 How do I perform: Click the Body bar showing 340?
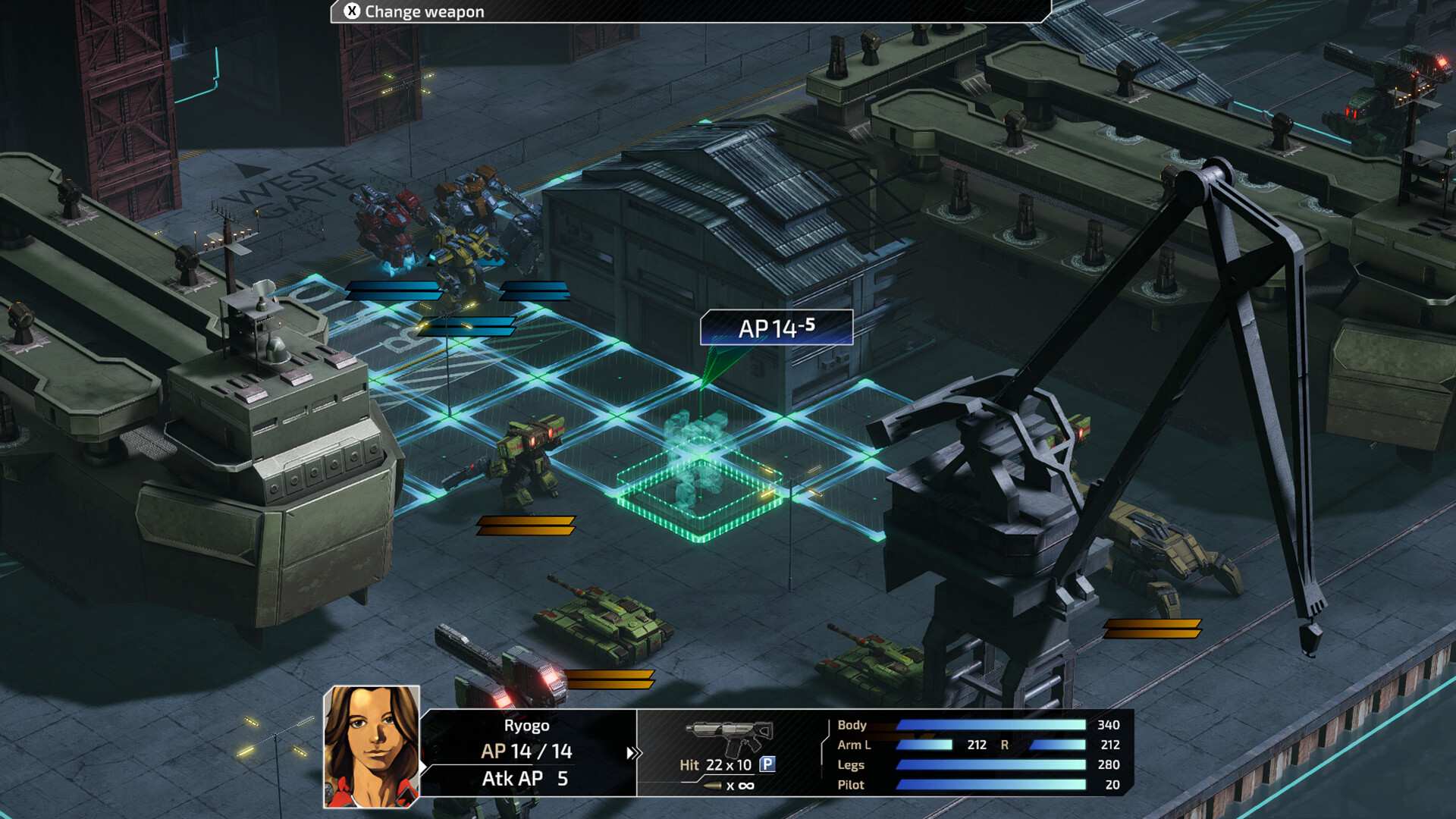[993, 726]
